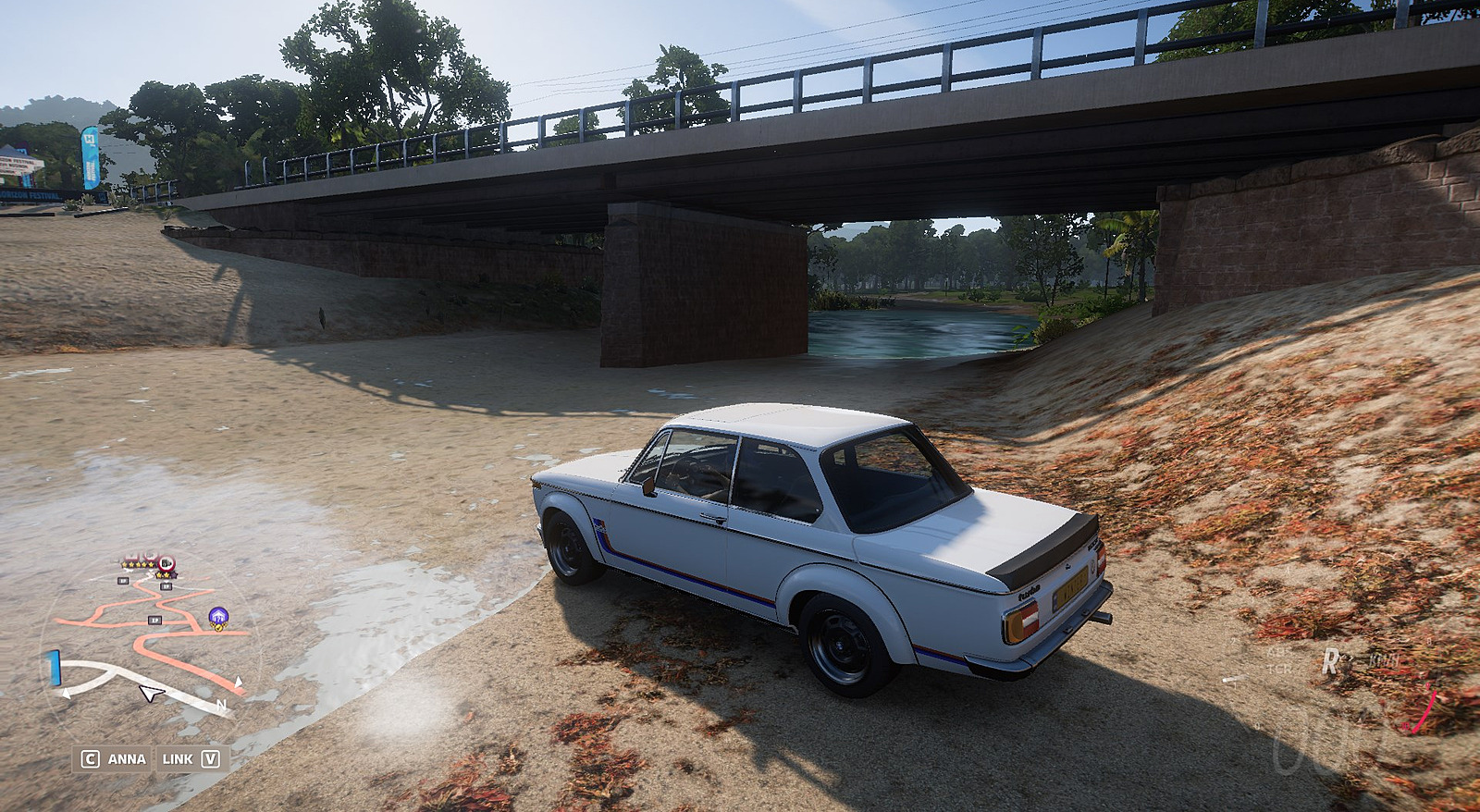The height and width of the screenshot is (812, 1480).
Task: Click the blue fast travel marker on minimap edge
Action: [x=54, y=667]
